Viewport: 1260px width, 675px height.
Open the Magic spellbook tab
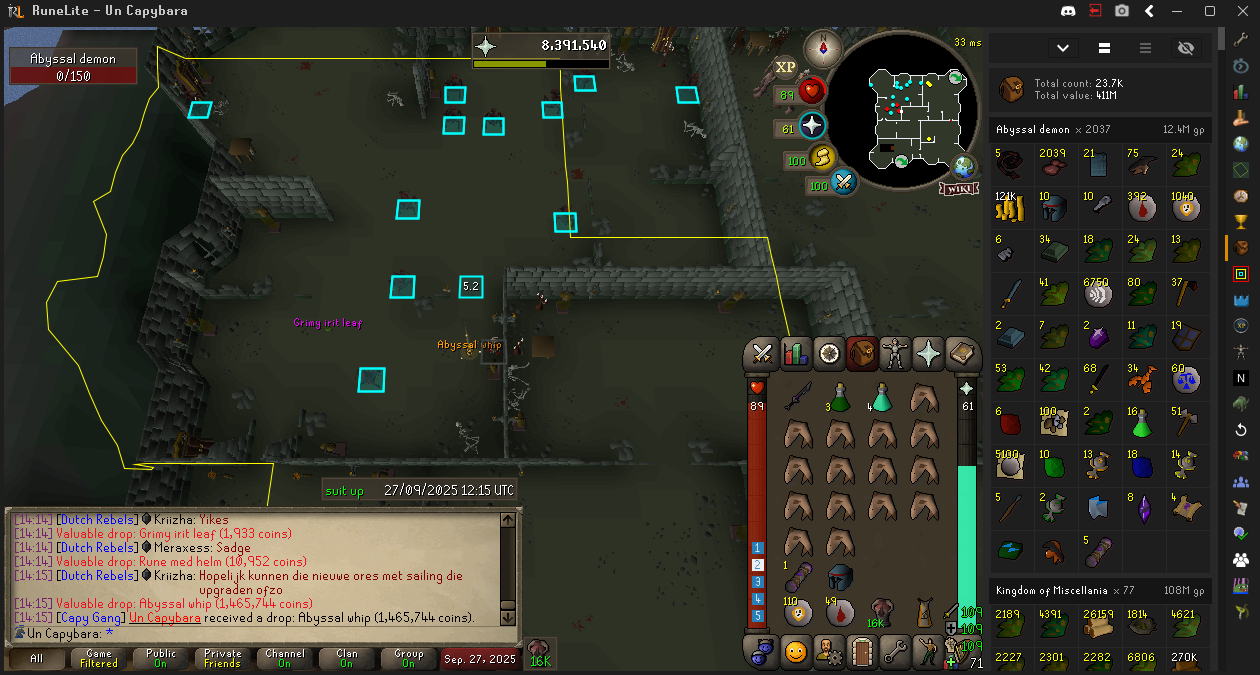[960, 353]
